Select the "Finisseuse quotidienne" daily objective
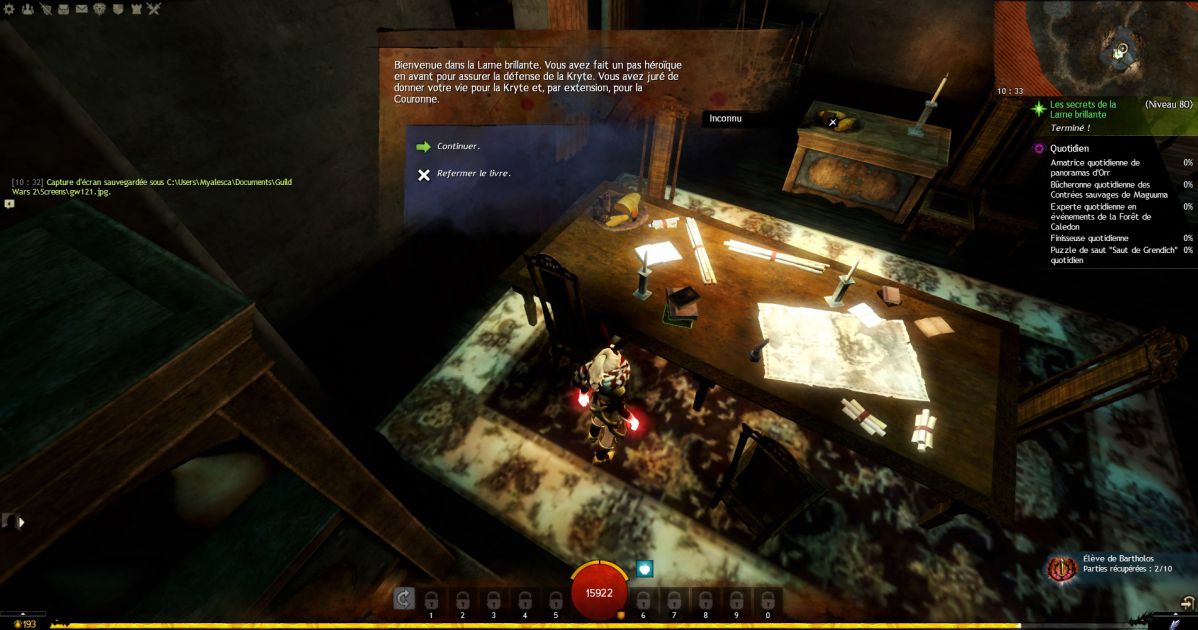Screen dimensions: 1198x630 1089,238
